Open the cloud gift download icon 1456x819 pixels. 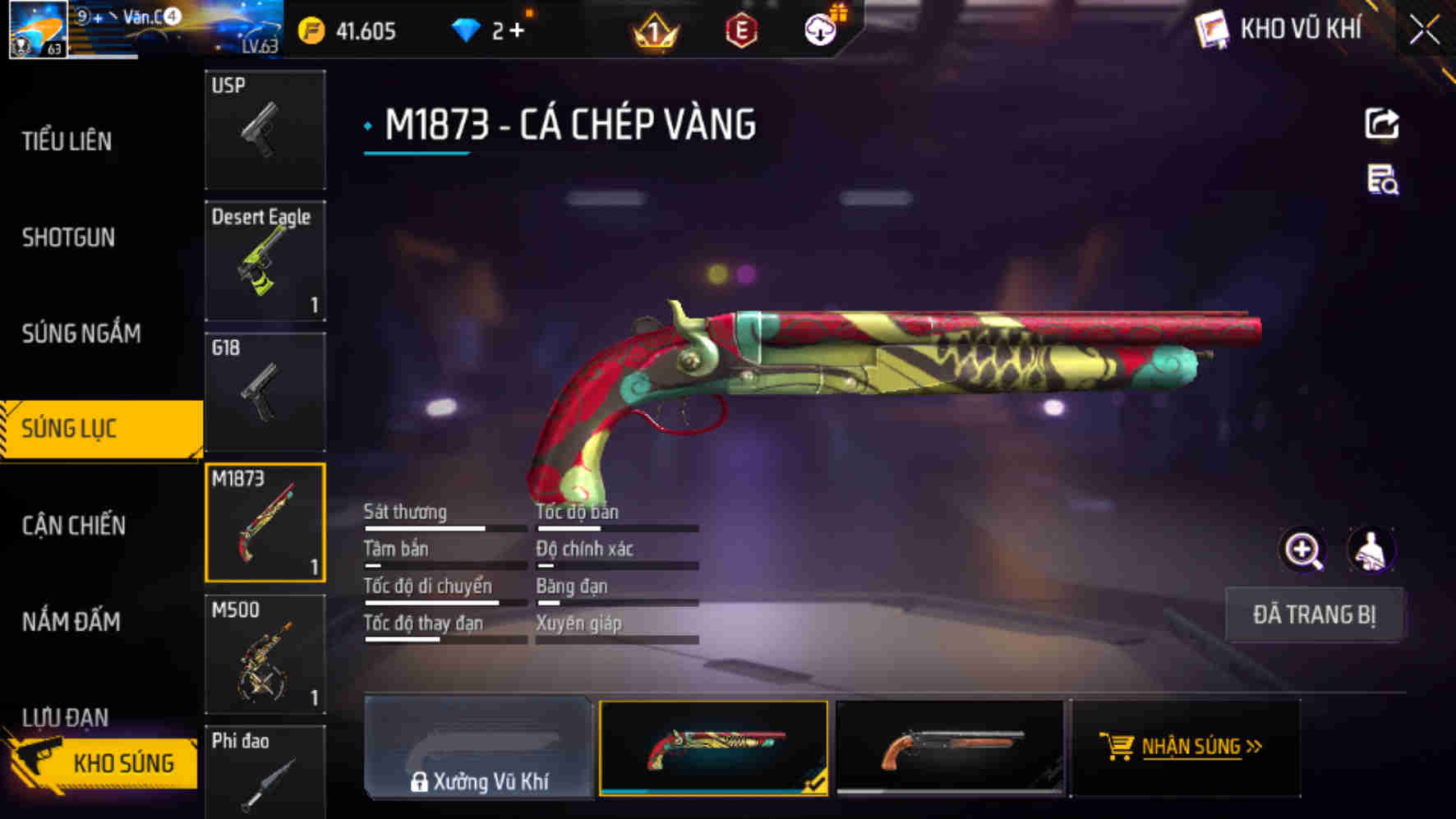[819, 31]
